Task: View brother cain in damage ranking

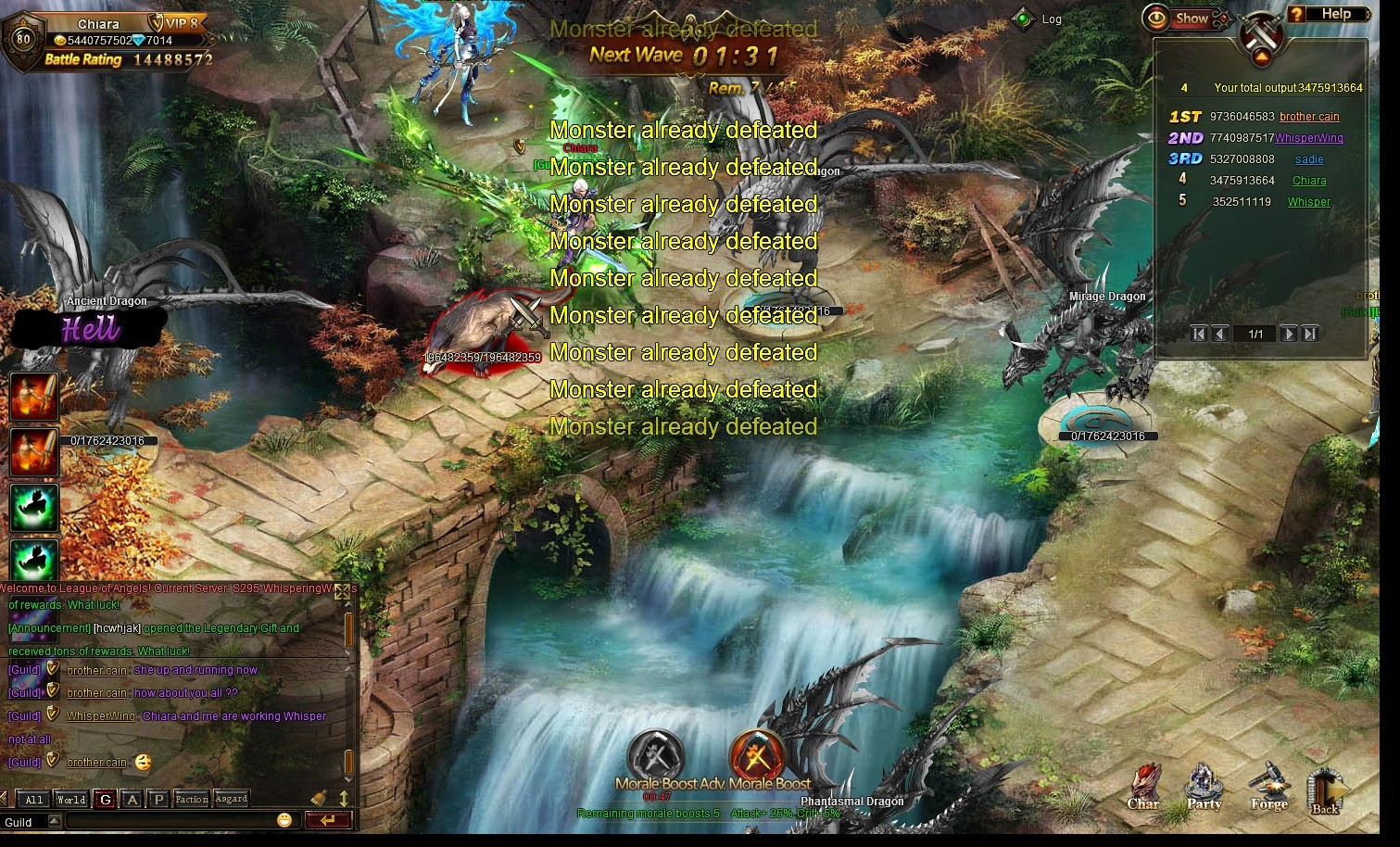Action: [x=1308, y=117]
